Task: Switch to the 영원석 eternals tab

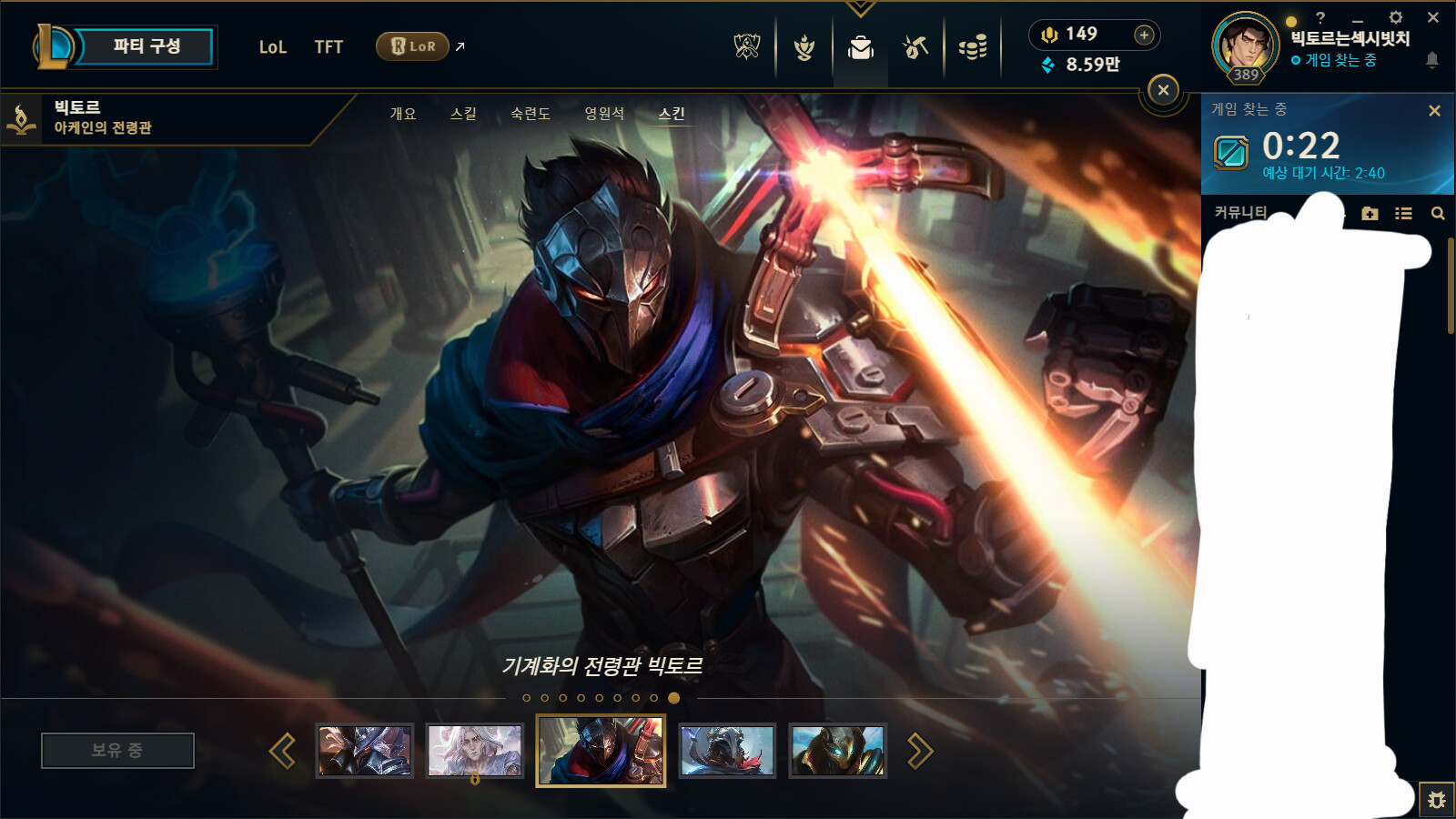Action: [604, 114]
